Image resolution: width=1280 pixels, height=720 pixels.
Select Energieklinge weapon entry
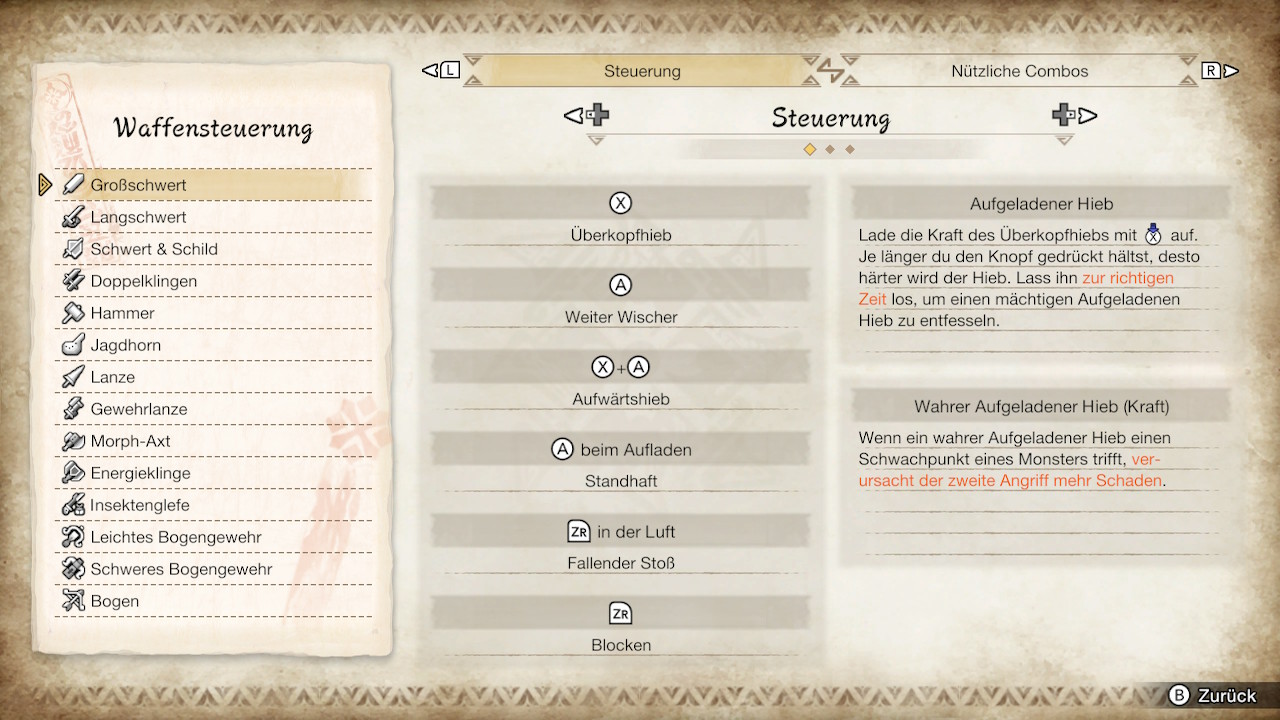tap(140, 473)
